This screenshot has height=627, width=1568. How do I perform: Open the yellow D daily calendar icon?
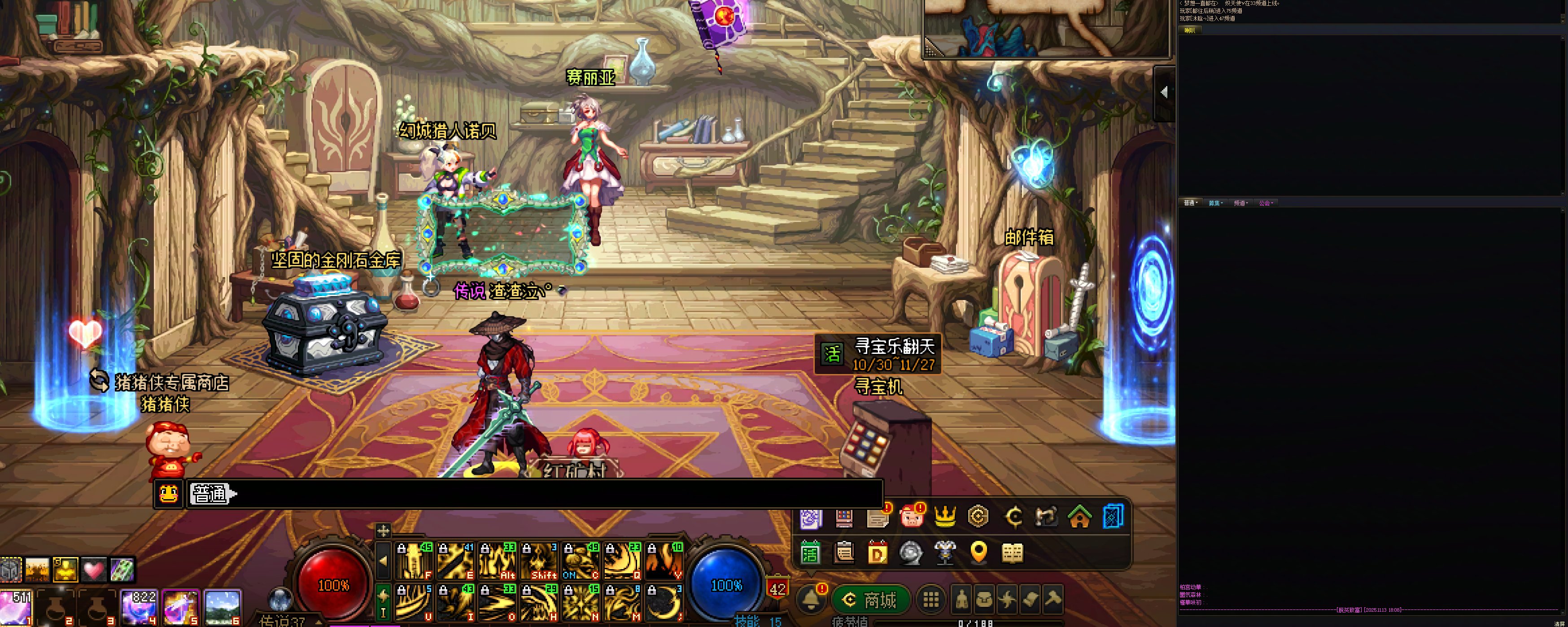point(877,553)
